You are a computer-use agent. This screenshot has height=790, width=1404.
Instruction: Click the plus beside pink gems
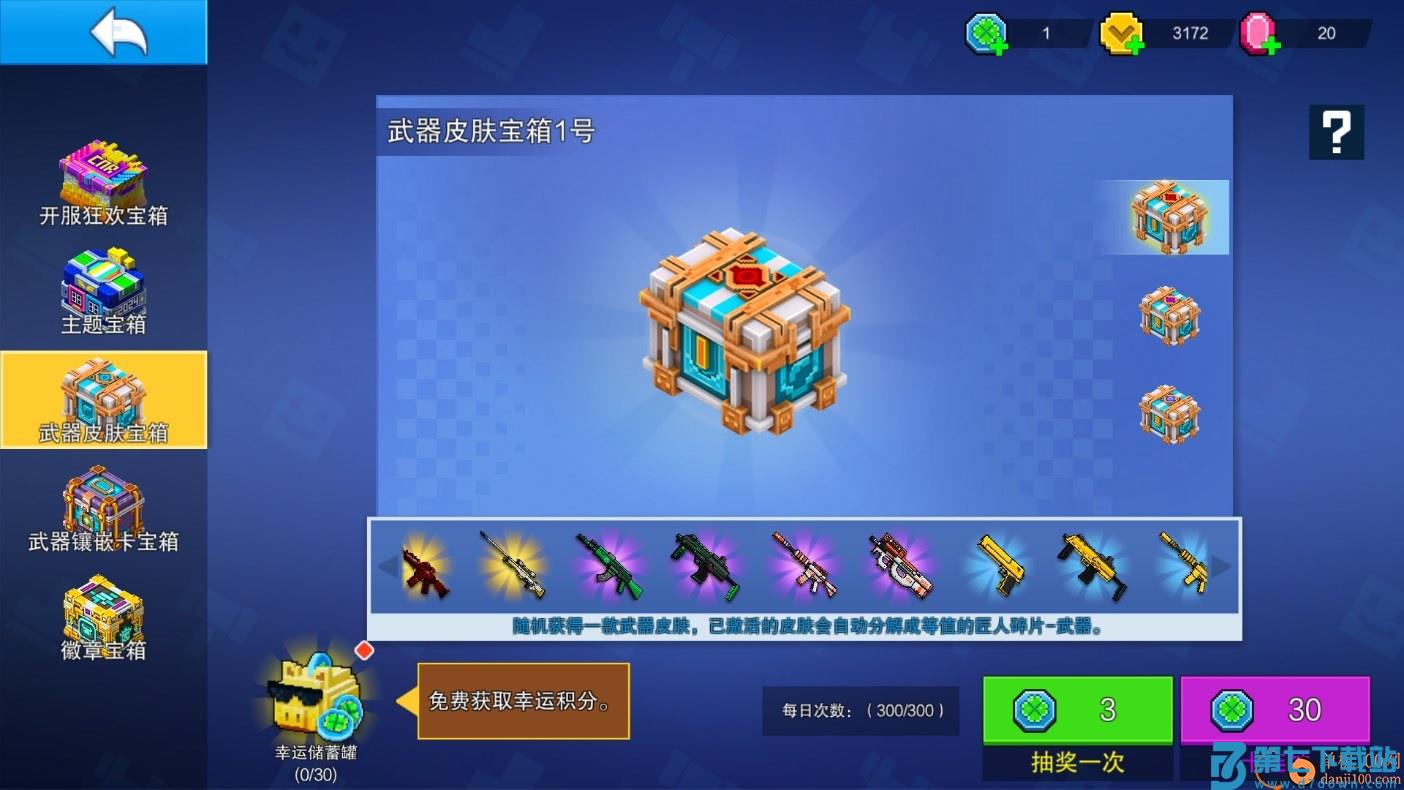pyautogui.click(x=1272, y=44)
